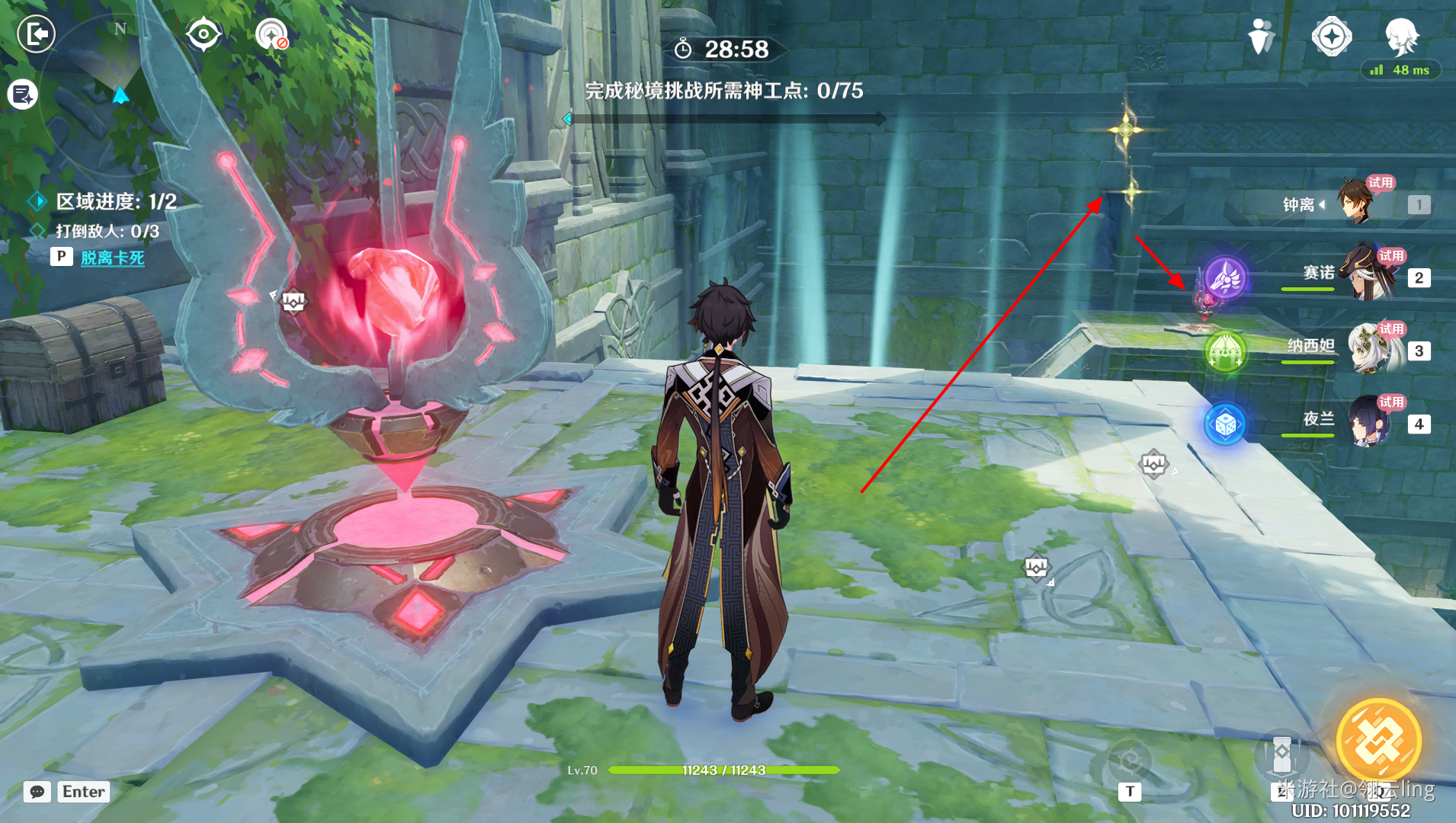Unleash the orange elemental burst
Screen dimensions: 1456x823
coord(1378,741)
